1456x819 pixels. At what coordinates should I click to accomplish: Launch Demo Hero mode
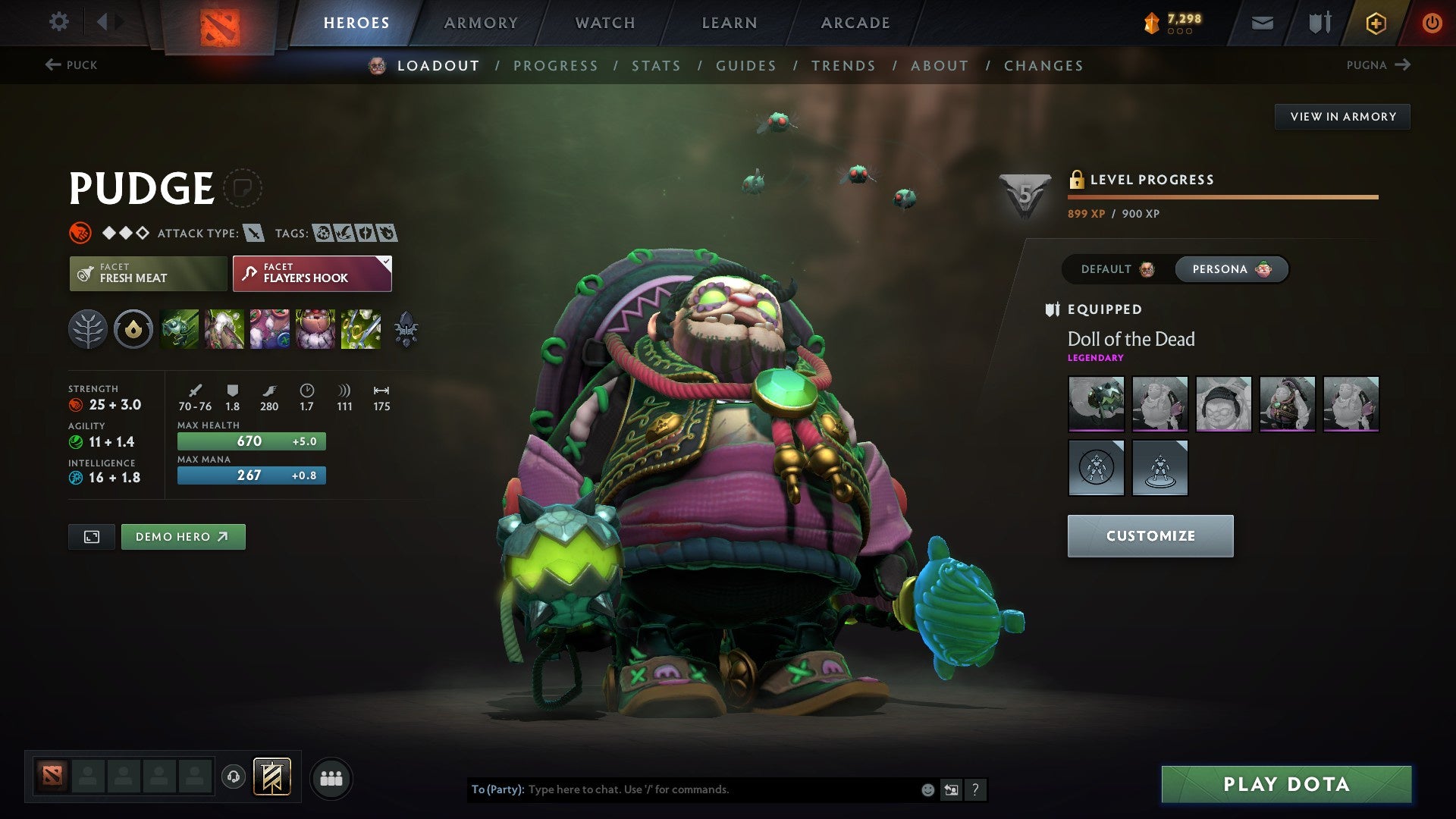(183, 537)
